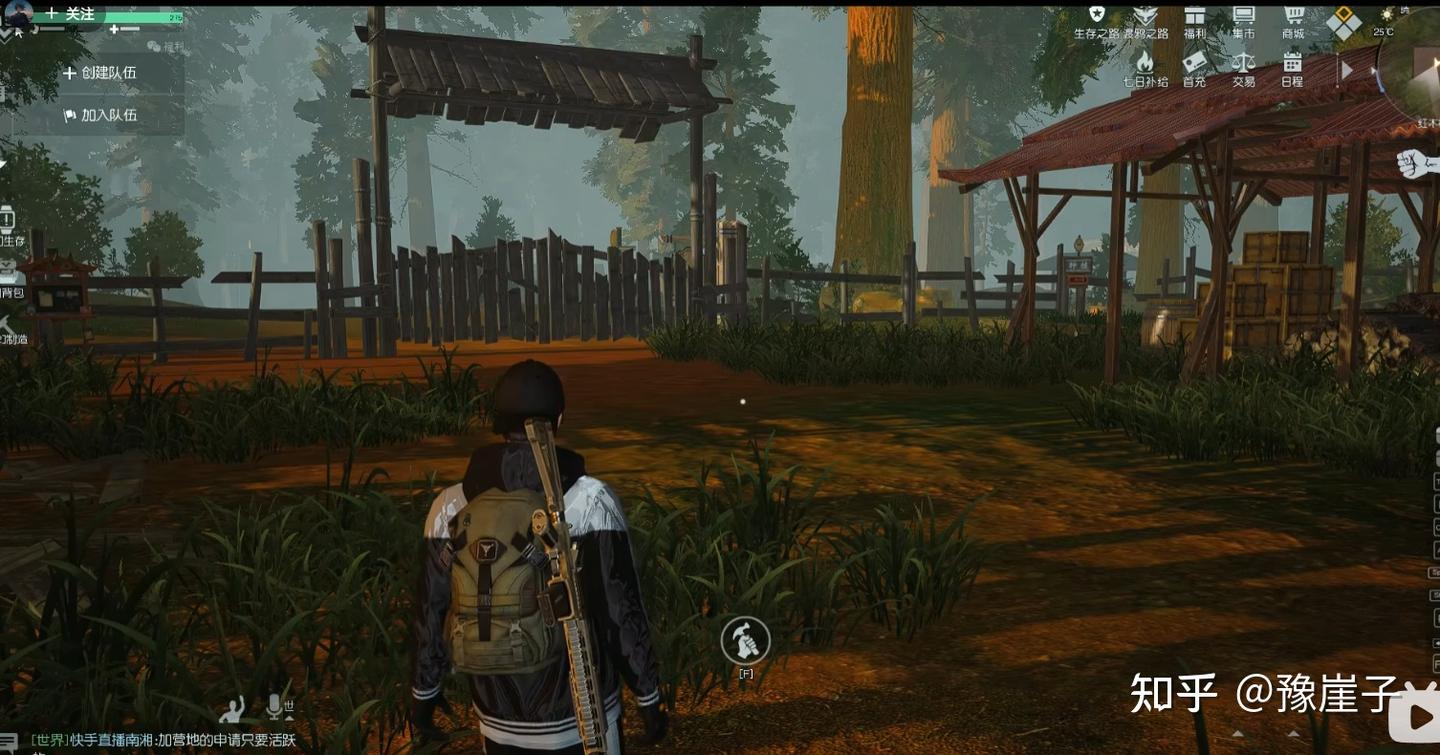This screenshot has width=1440, height=755.
Task: Open the emote gesture icon
Action: coord(233,709)
